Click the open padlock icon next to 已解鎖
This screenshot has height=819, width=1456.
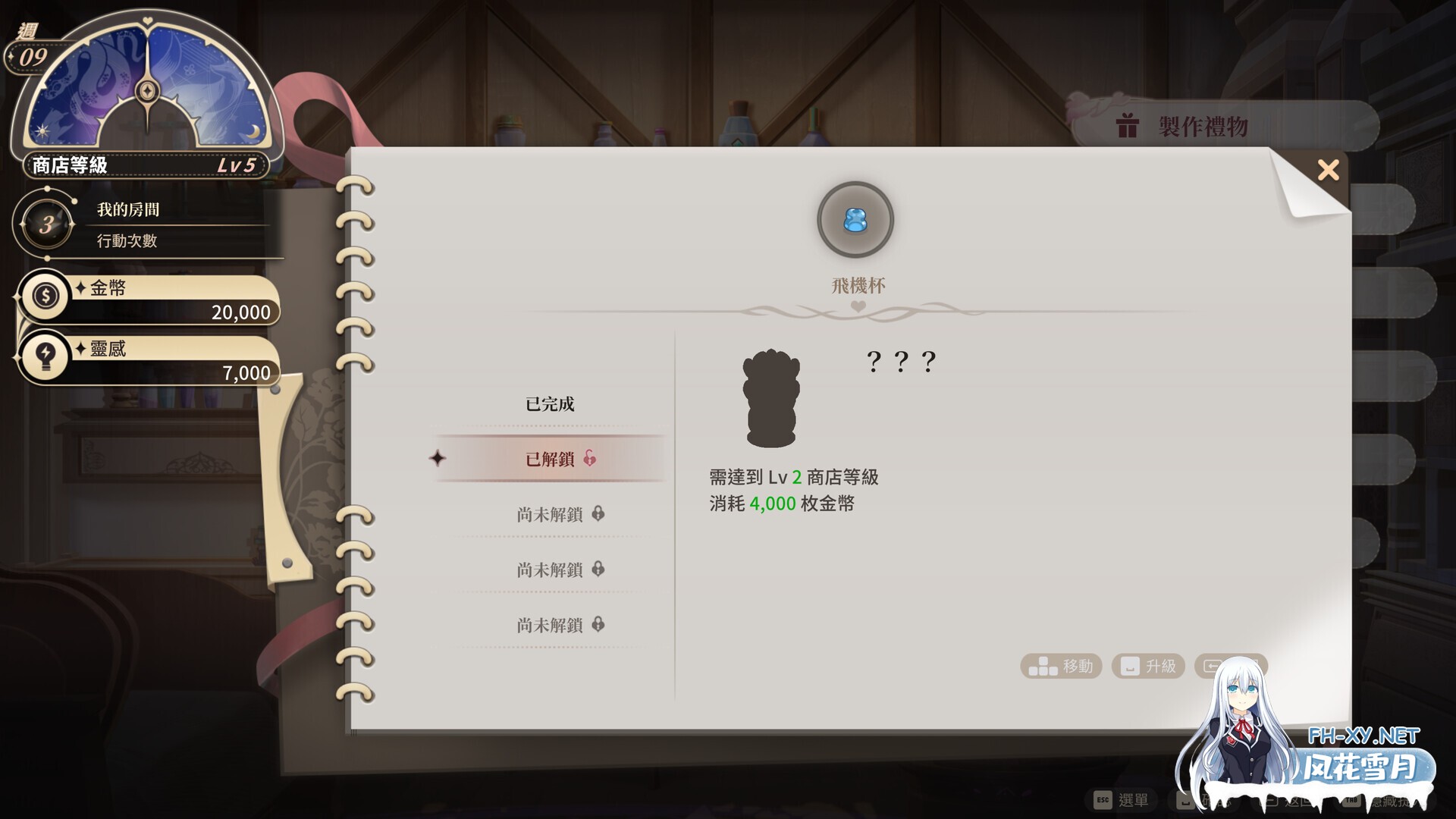(591, 459)
